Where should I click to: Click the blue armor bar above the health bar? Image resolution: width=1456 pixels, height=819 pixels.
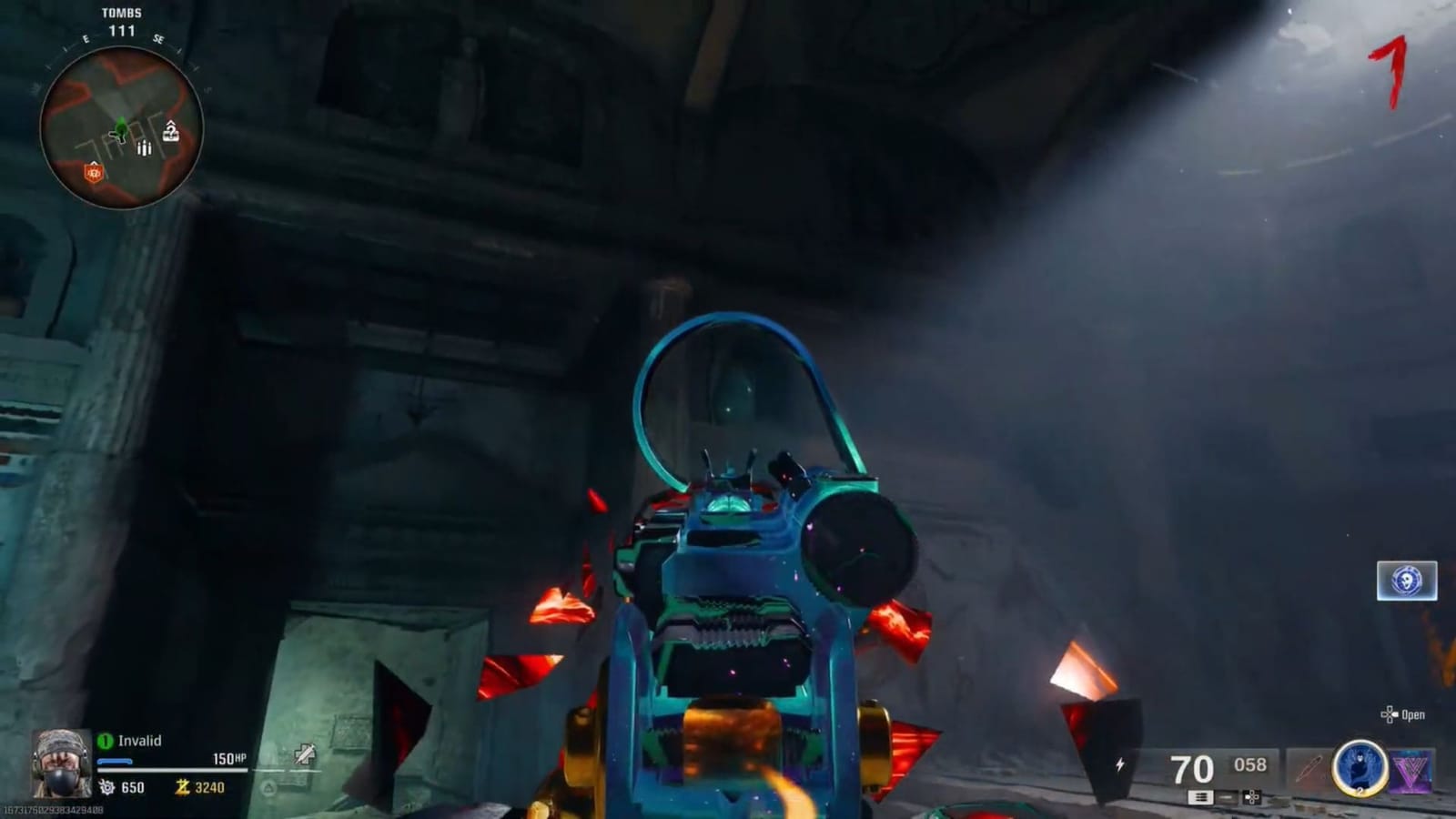(115, 761)
